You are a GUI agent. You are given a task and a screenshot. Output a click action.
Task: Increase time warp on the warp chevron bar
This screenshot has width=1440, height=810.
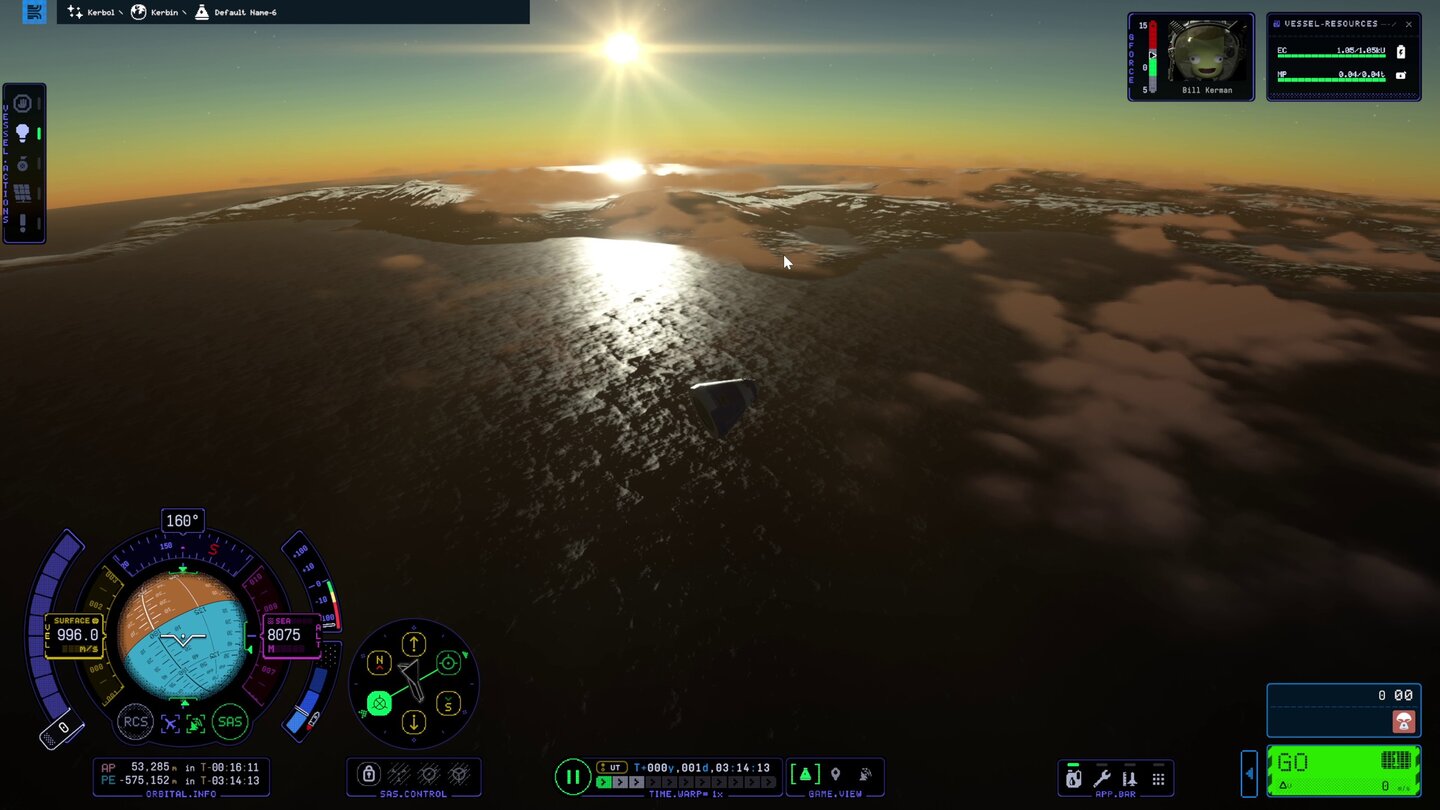tap(619, 782)
